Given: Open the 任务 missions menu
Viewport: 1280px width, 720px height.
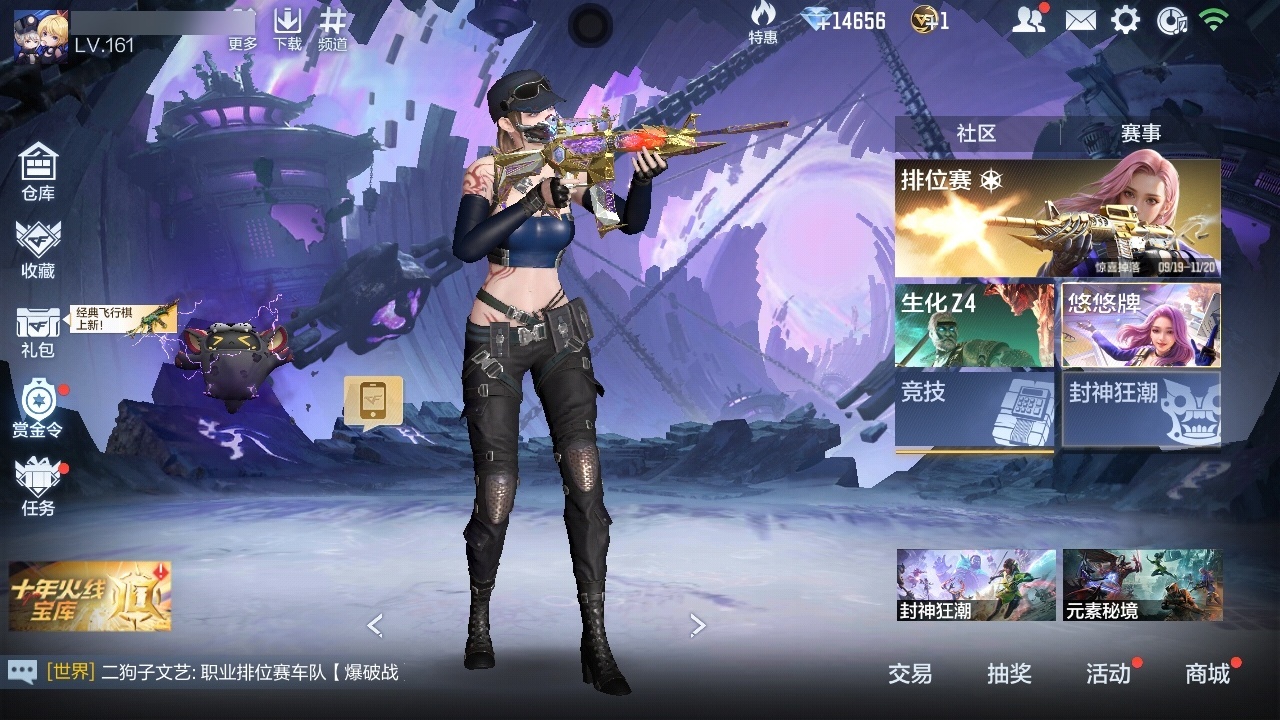Looking at the screenshot, I should coord(38,486).
